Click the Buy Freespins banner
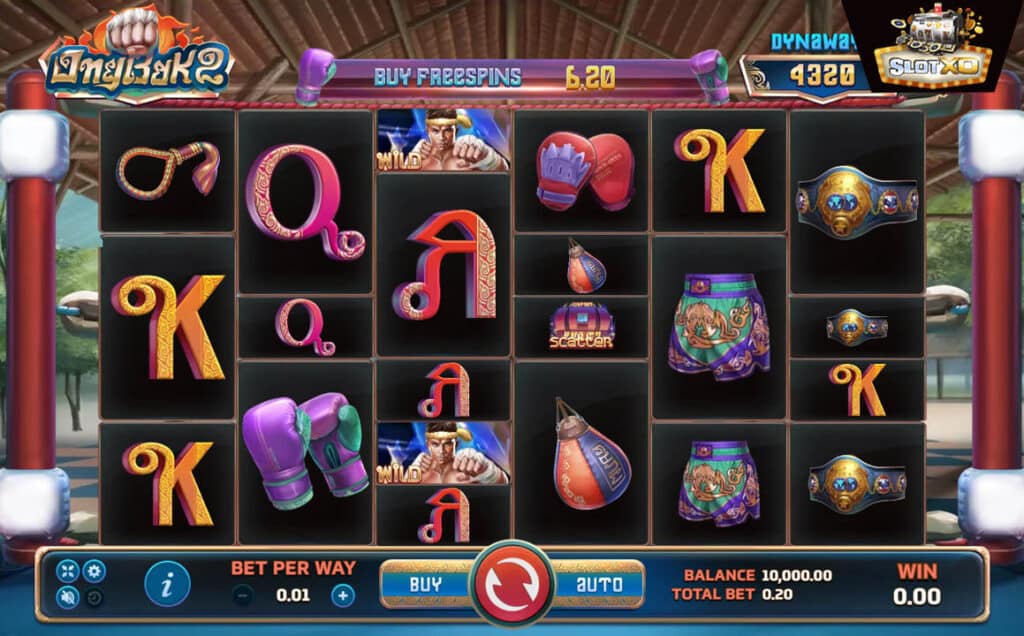 pos(511,76)
